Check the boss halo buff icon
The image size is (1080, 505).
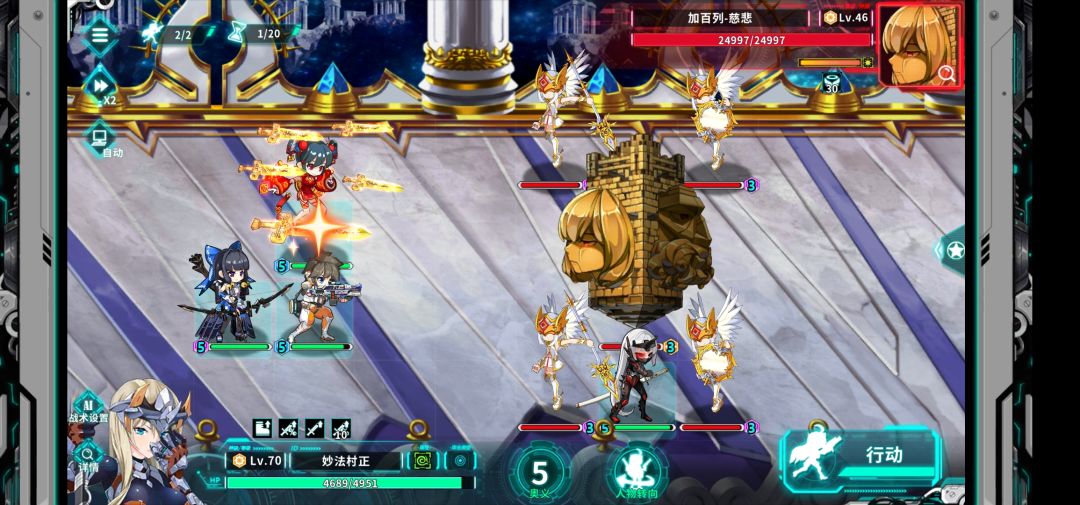[832, 80]
